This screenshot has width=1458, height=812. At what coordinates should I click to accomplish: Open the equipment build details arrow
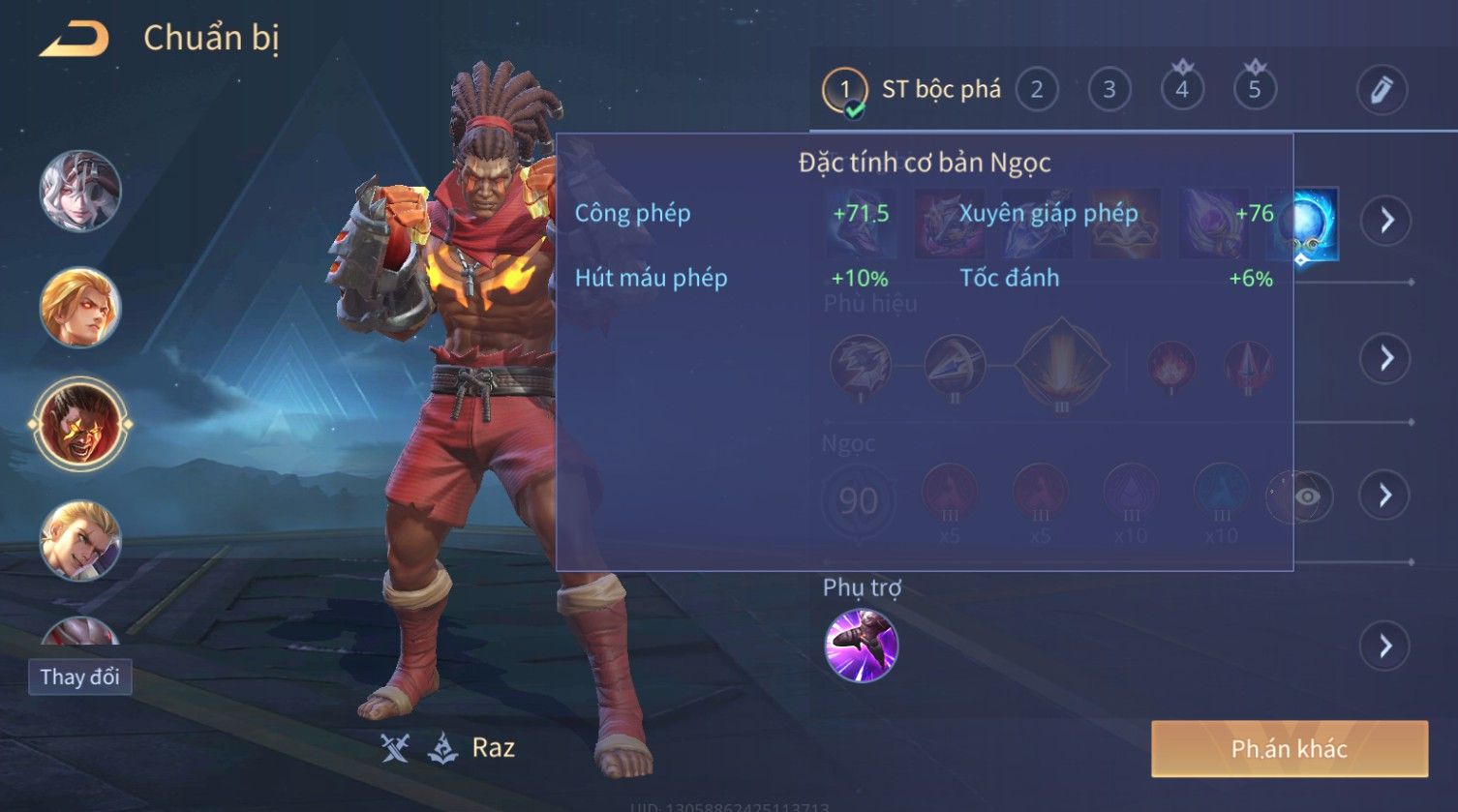1386,221
